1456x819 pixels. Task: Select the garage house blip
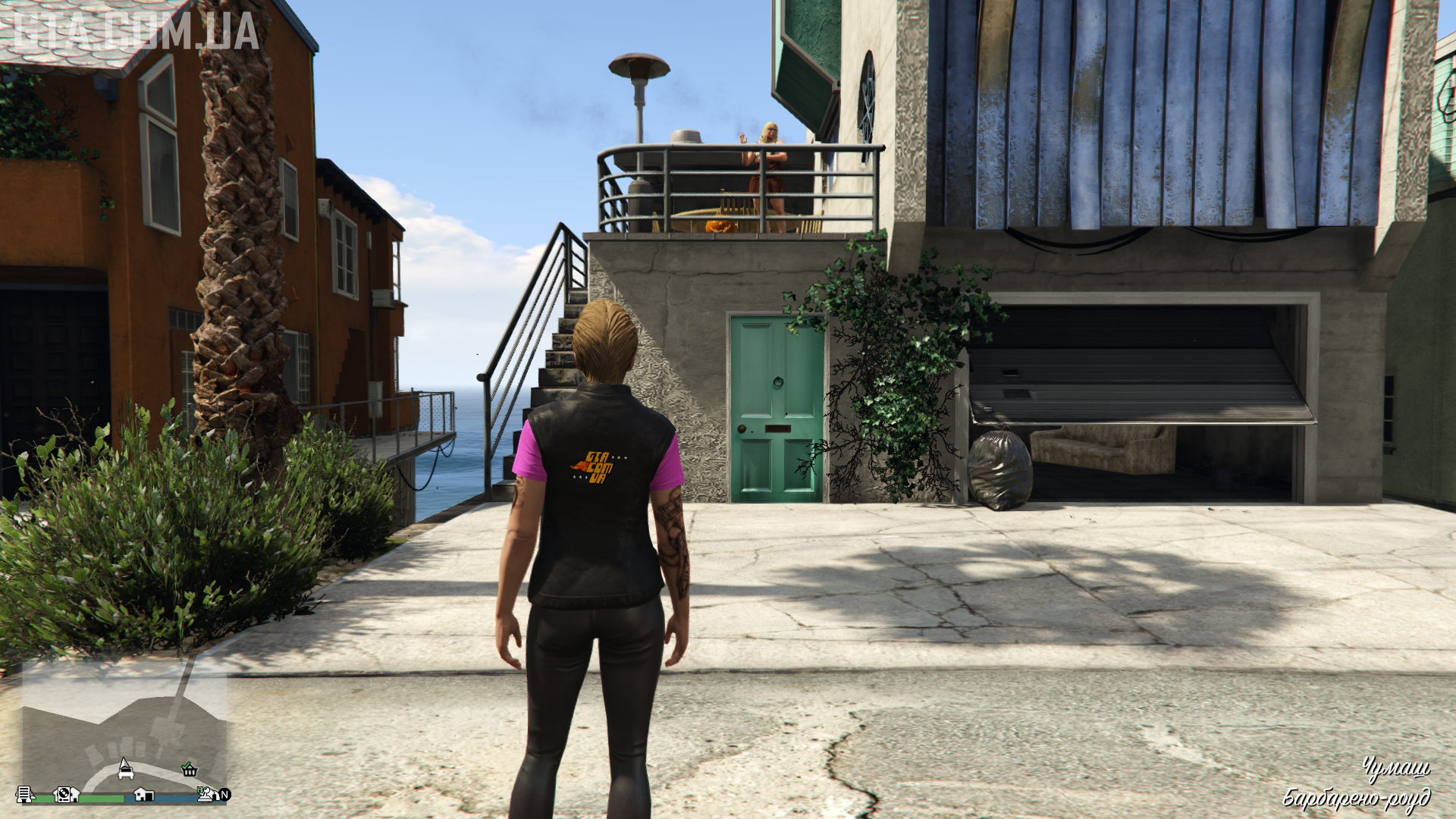pos(143,794)
